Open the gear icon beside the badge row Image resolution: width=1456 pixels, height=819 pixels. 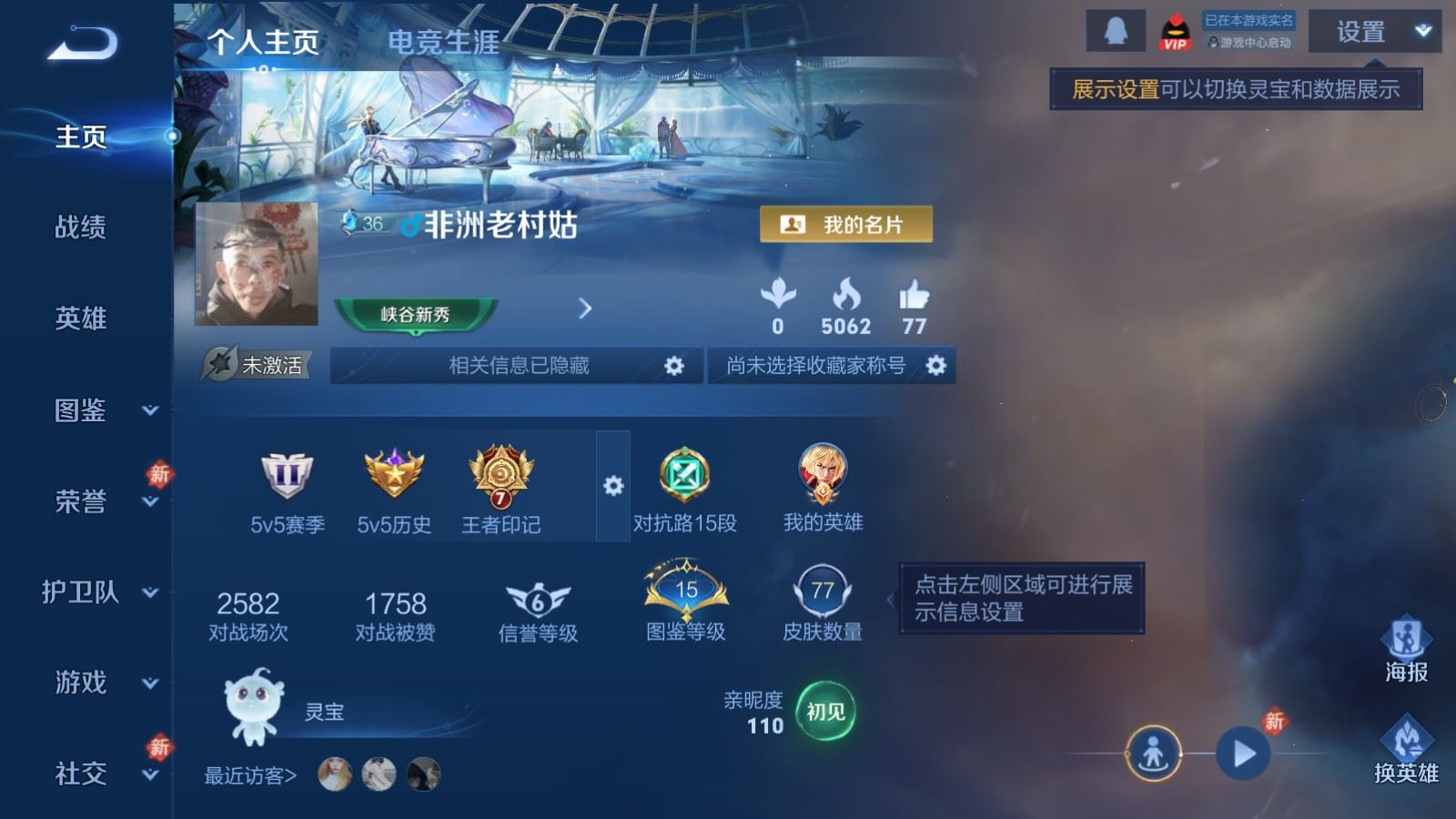(x=613, y=485)
